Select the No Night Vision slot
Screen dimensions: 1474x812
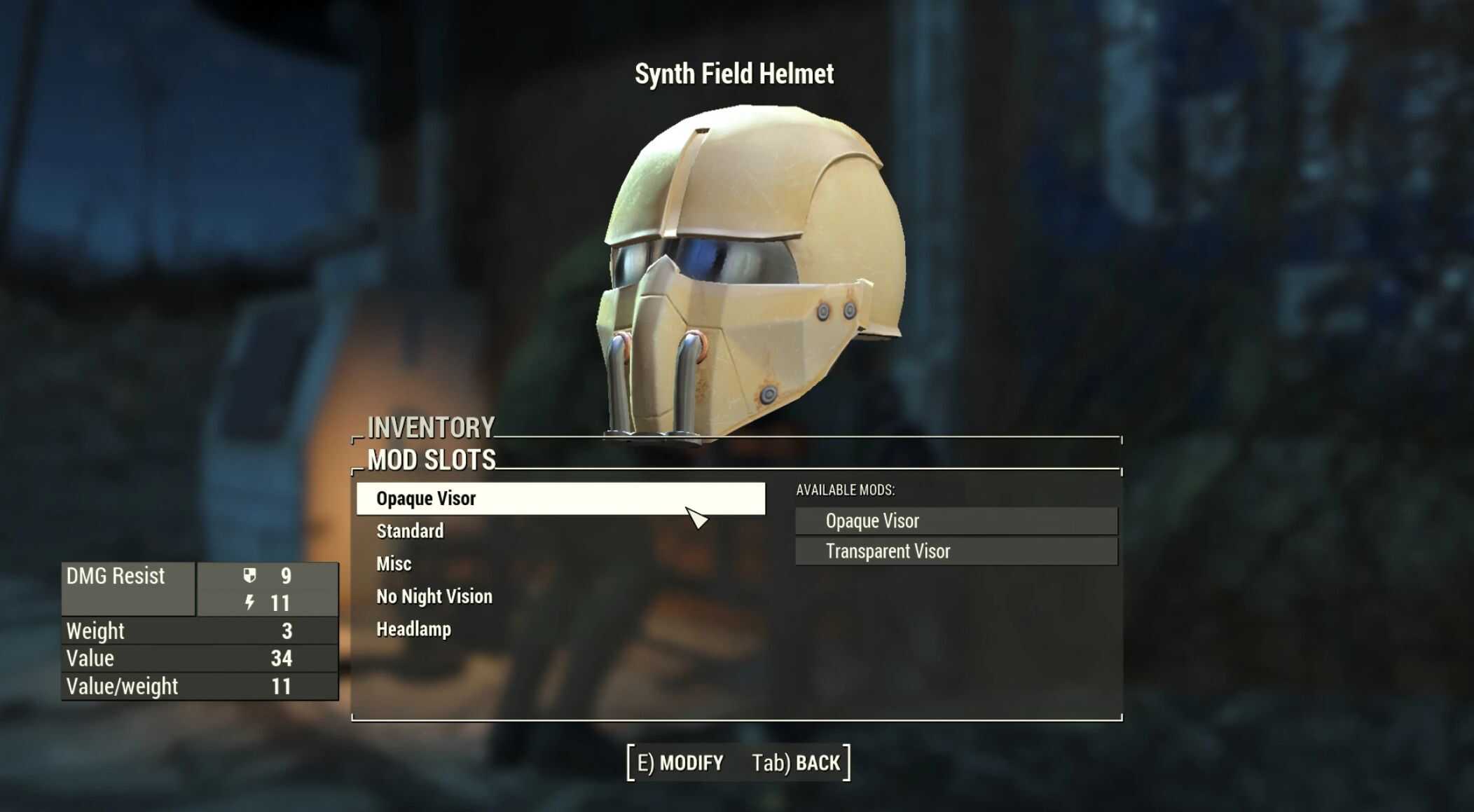[x=434, y=596]
